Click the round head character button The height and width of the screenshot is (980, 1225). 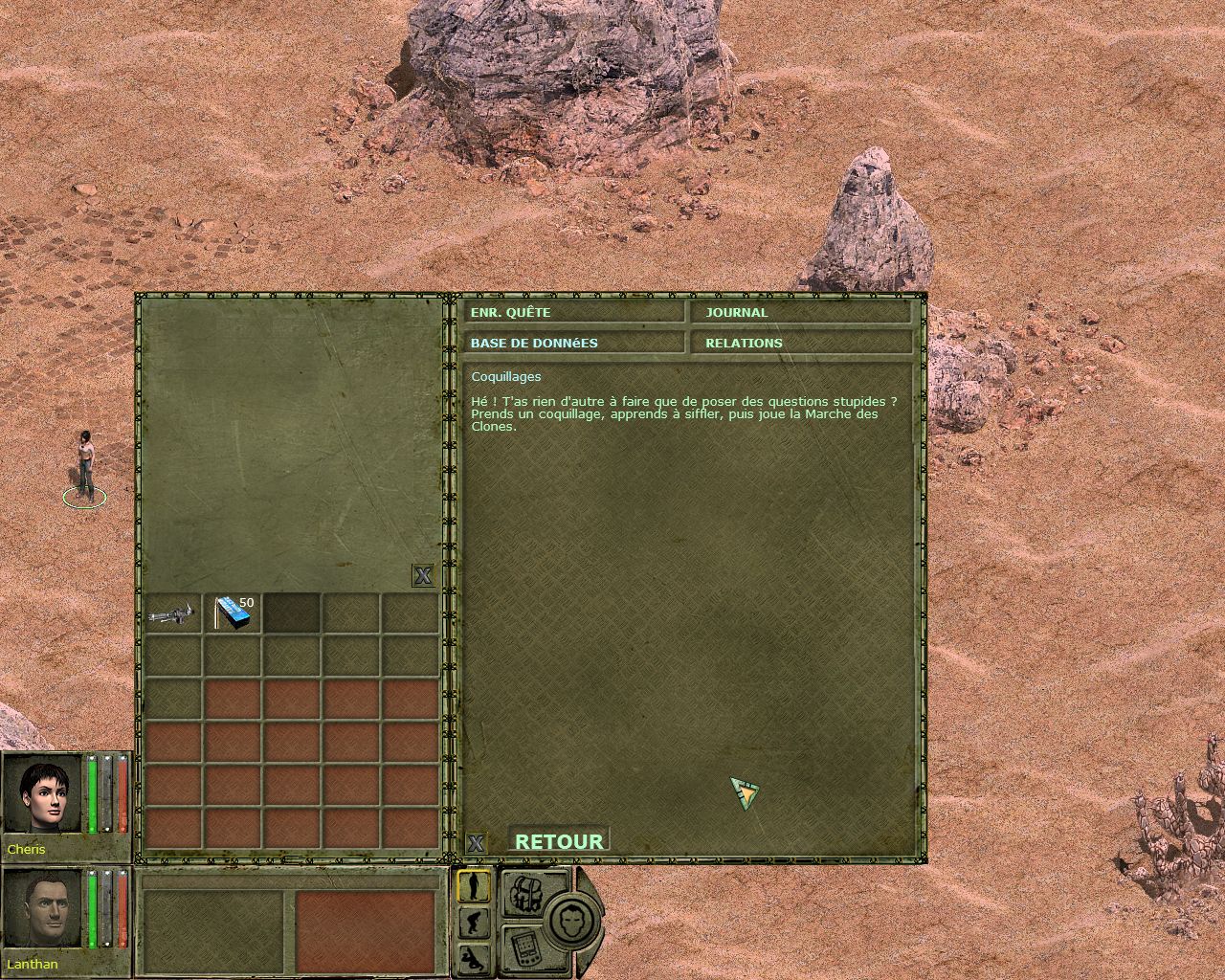pyautogui.click(x=572, y=921)
